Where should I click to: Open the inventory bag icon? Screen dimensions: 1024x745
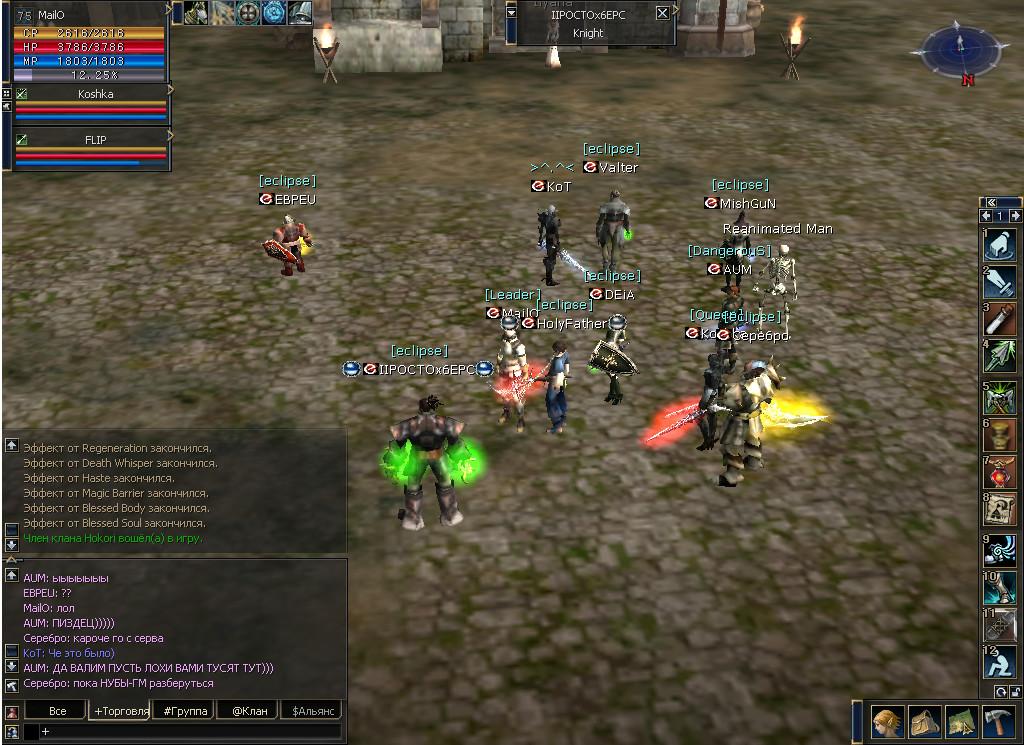[x=924, y=721]
